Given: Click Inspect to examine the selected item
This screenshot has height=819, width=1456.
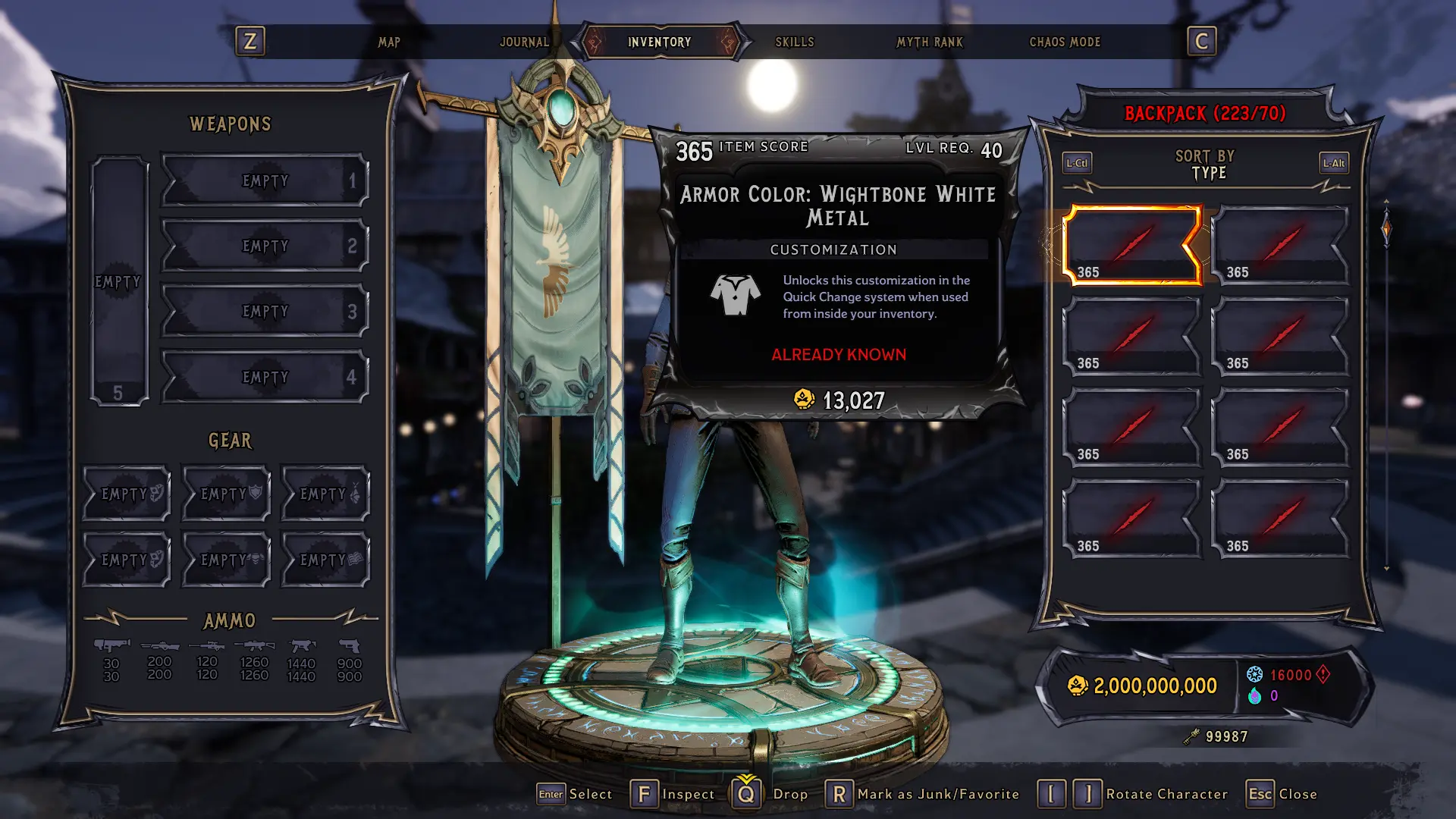Looking at the screenshot, I should click(645, 793).
